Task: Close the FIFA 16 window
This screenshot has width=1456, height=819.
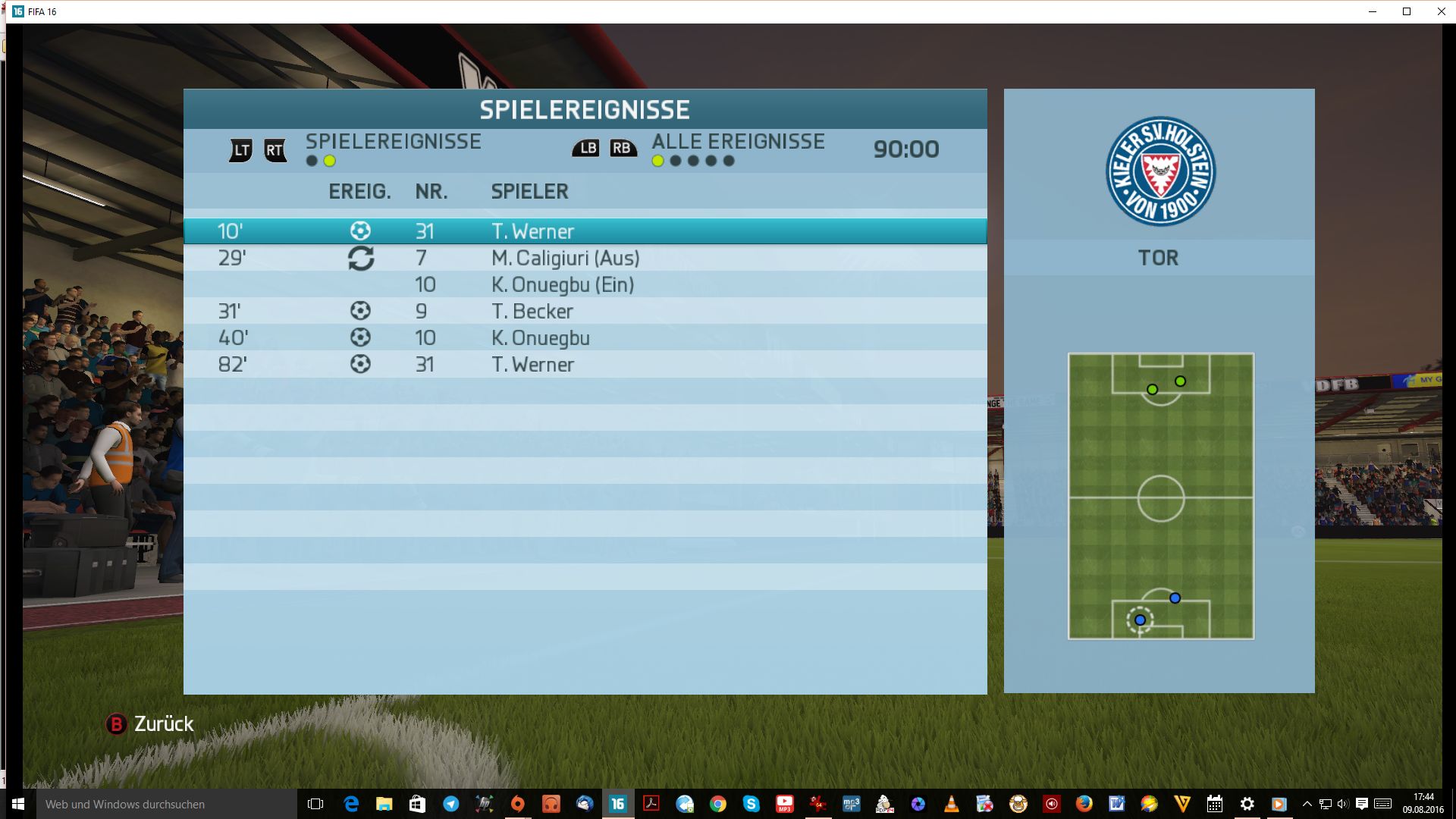Action: click(x=1441, y=11)
